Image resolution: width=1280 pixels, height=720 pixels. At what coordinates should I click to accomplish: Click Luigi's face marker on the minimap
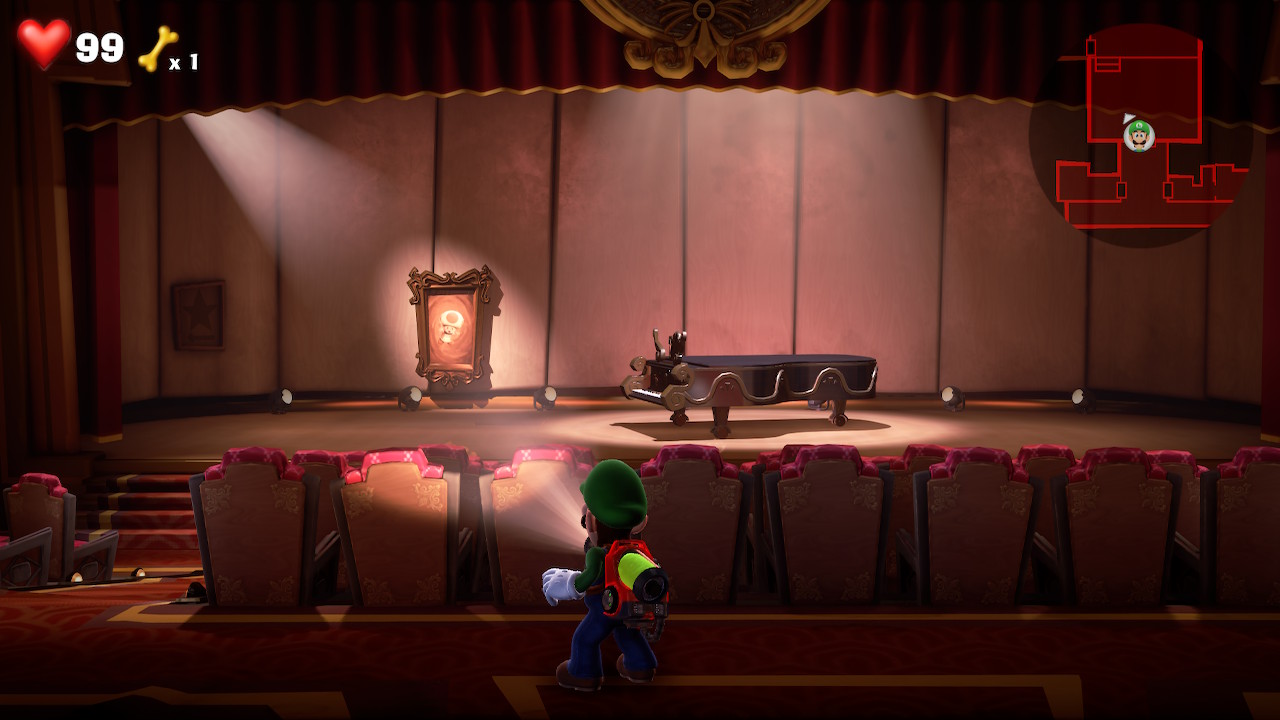pyautogui.click(x=1139, y=135)
